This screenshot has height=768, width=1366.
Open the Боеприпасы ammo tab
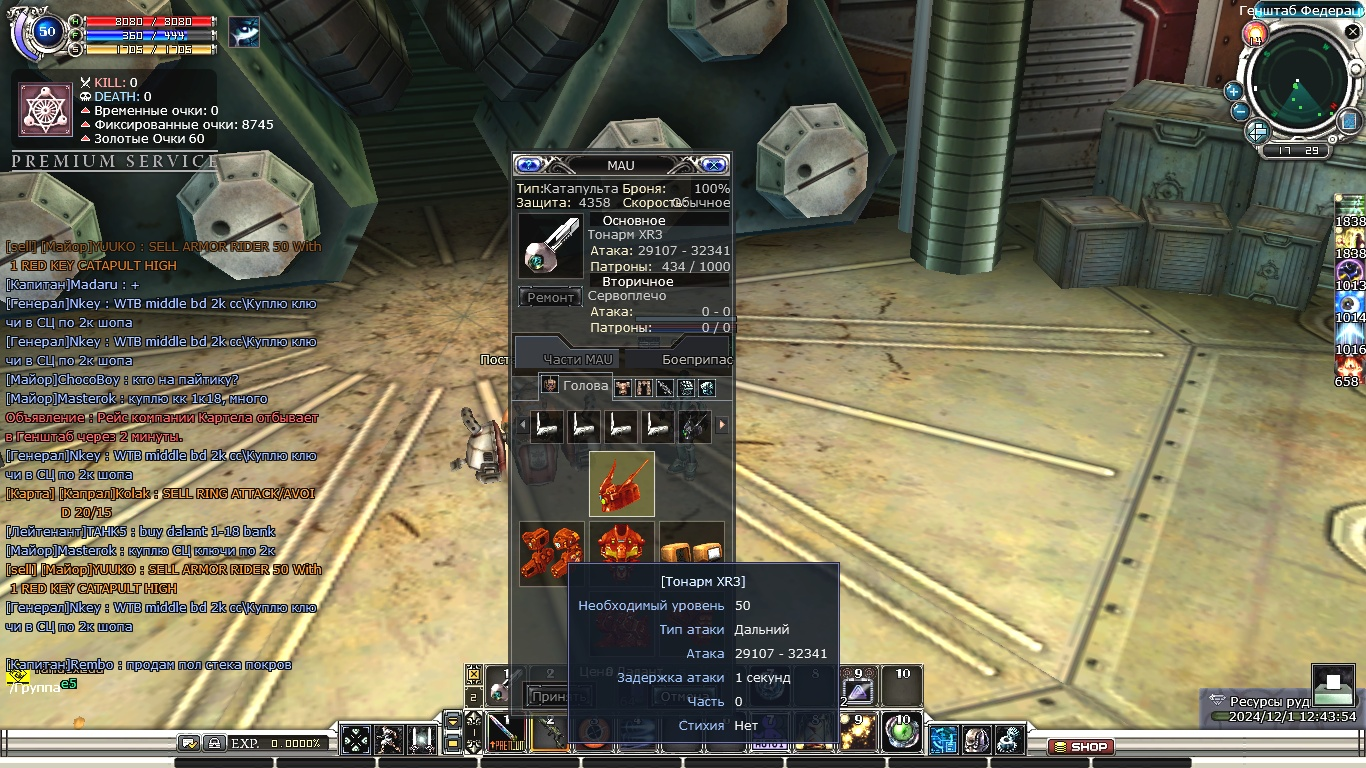pyautogui.click(x=696, y=359)
